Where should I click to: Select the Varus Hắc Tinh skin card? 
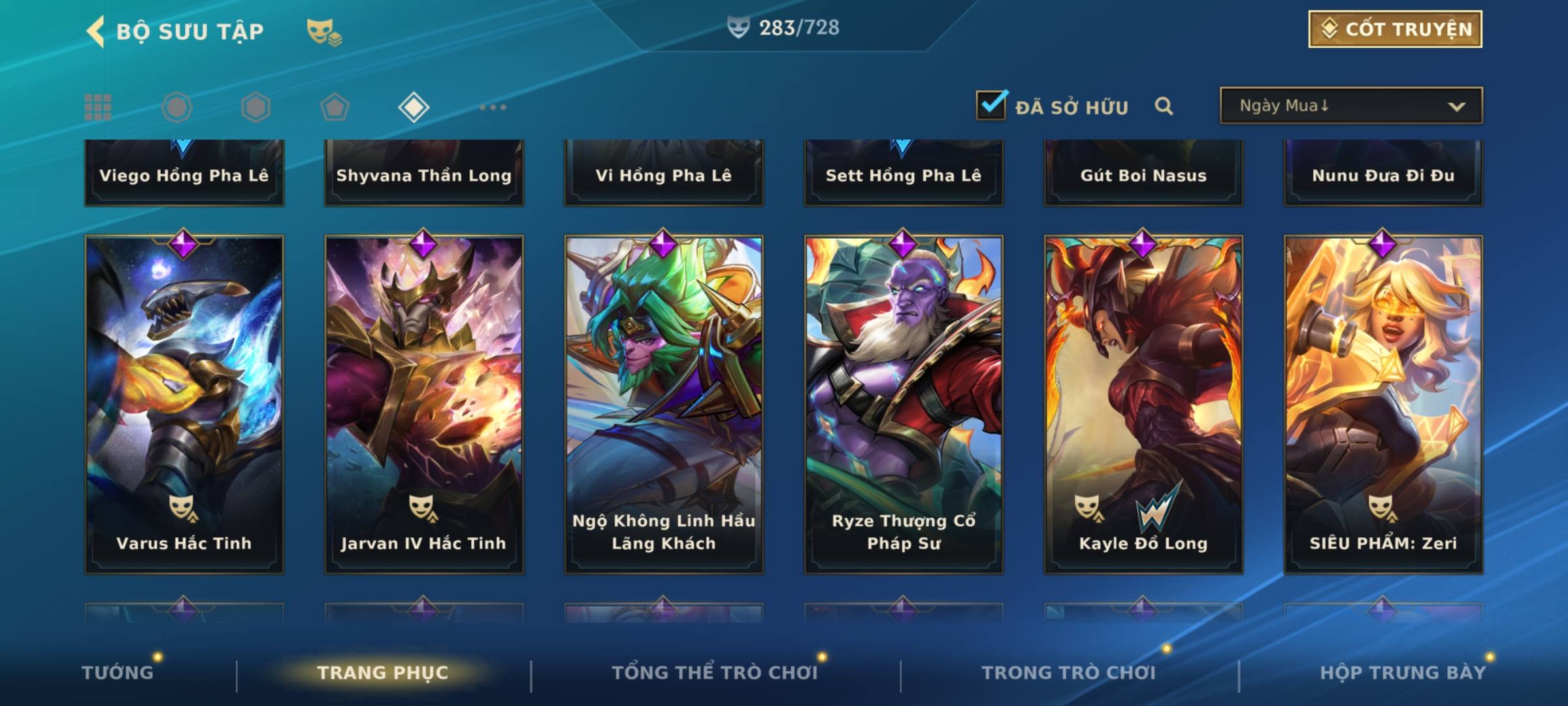point(184,404)
